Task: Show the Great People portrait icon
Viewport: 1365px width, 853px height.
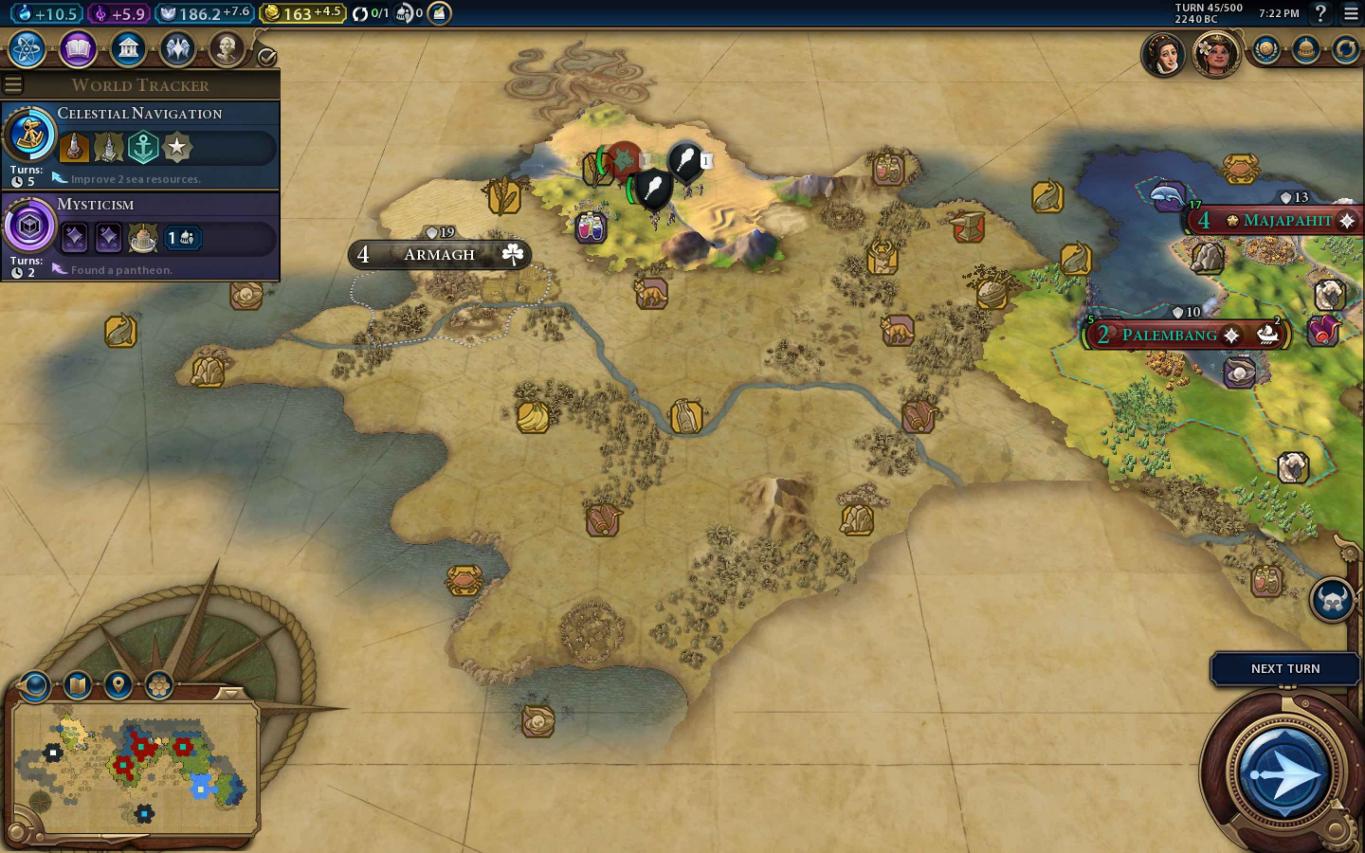Action: coord(226,48)
